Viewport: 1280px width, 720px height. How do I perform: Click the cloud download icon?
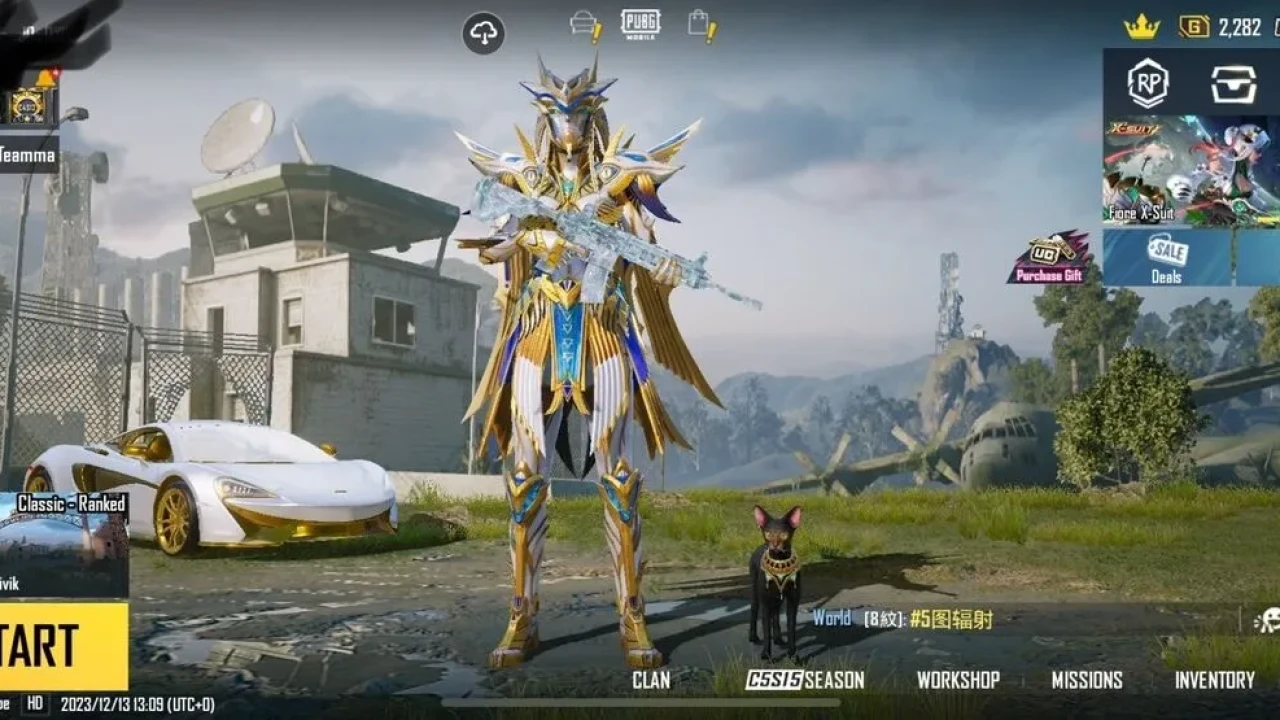tap(483, 33)
